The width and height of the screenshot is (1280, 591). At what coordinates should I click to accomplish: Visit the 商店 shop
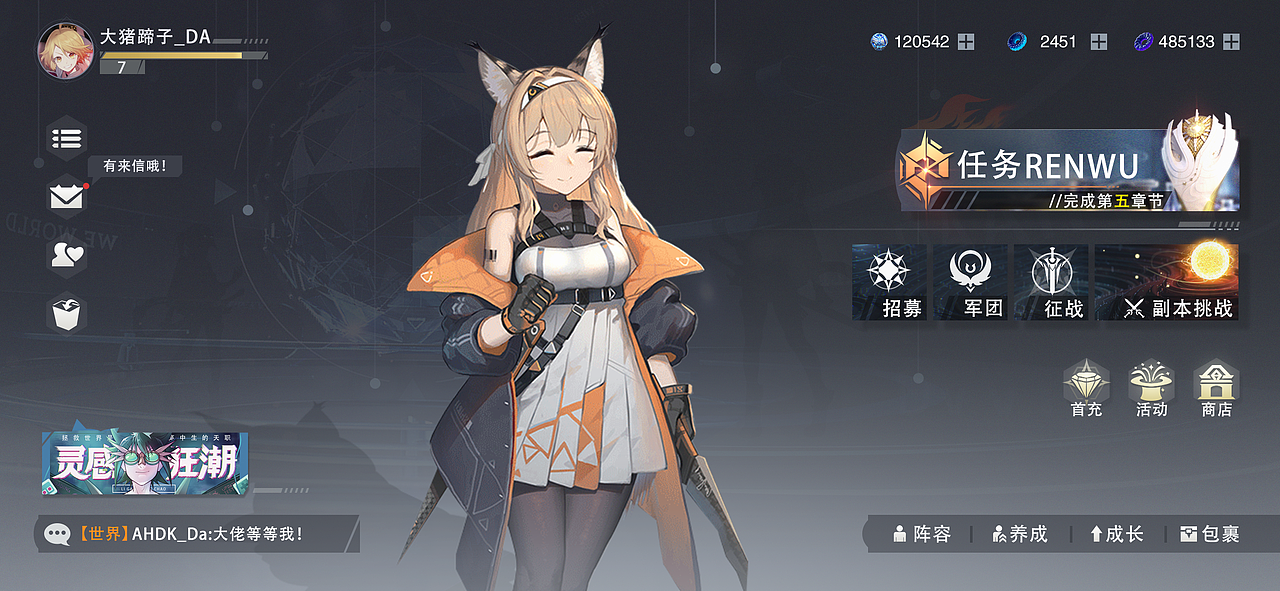point(1217,388)
